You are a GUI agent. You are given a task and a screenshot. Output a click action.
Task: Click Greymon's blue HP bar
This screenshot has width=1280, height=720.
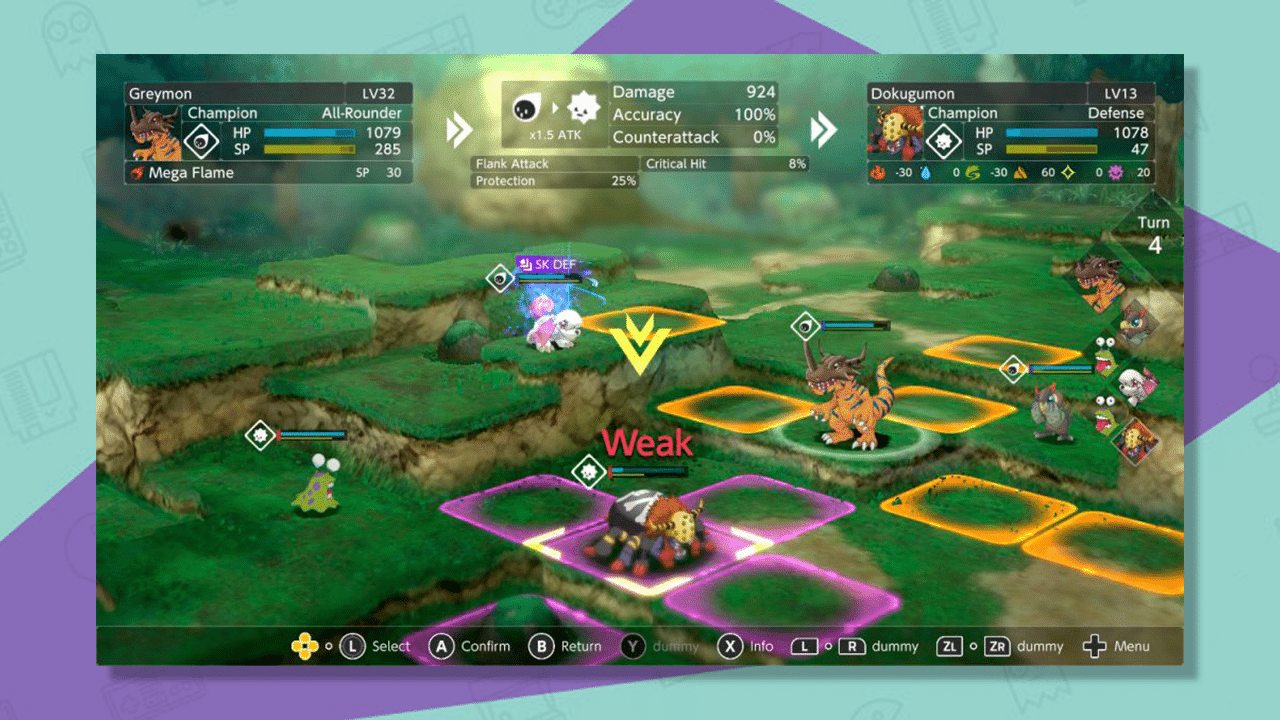click(310, 131)
